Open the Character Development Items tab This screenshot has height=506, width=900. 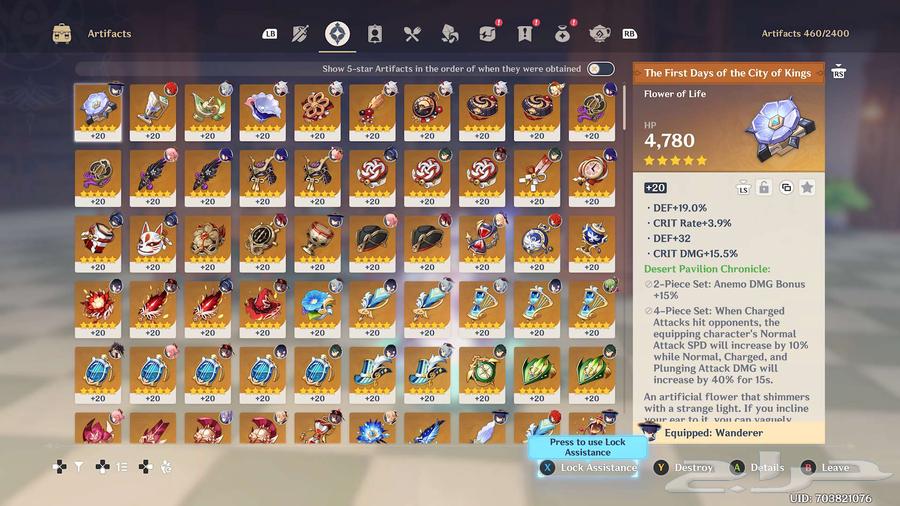pyautogui.click(x=375, y=34)
